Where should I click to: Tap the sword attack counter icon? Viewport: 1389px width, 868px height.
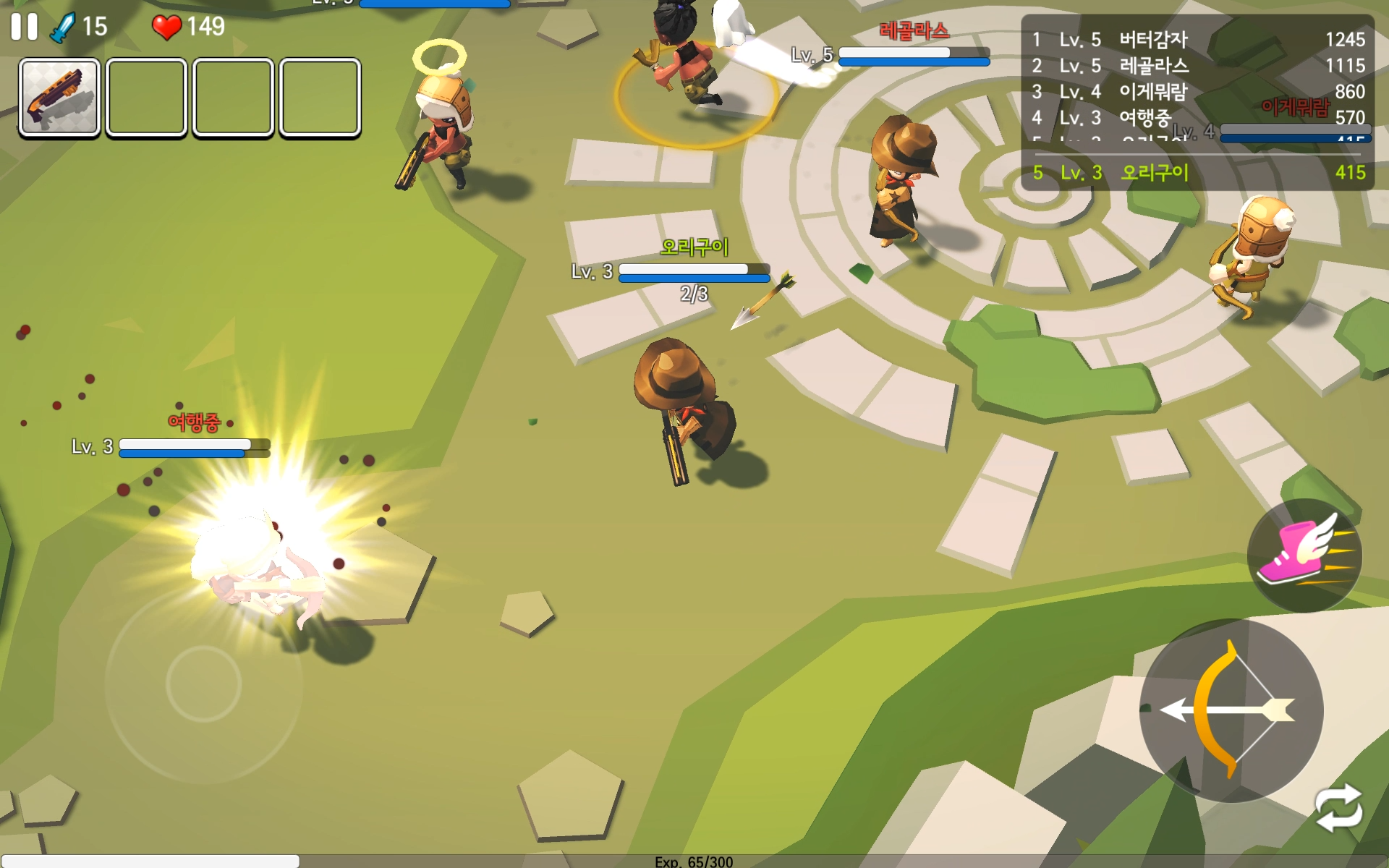(x=64, y=27)
